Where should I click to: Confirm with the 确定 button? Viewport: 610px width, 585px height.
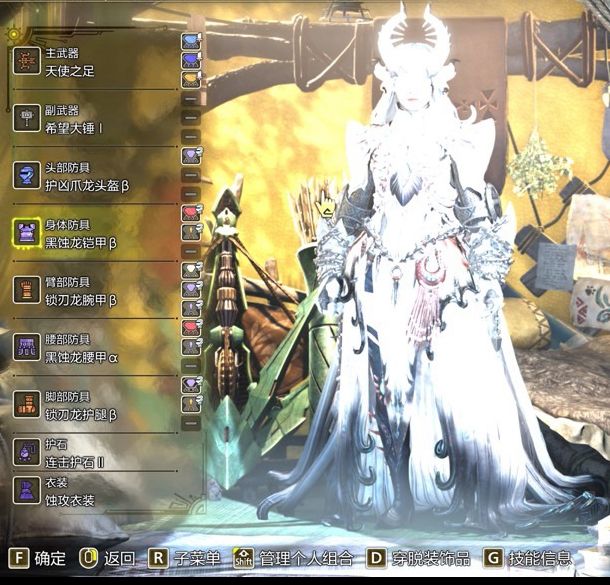tap(38, 558)
